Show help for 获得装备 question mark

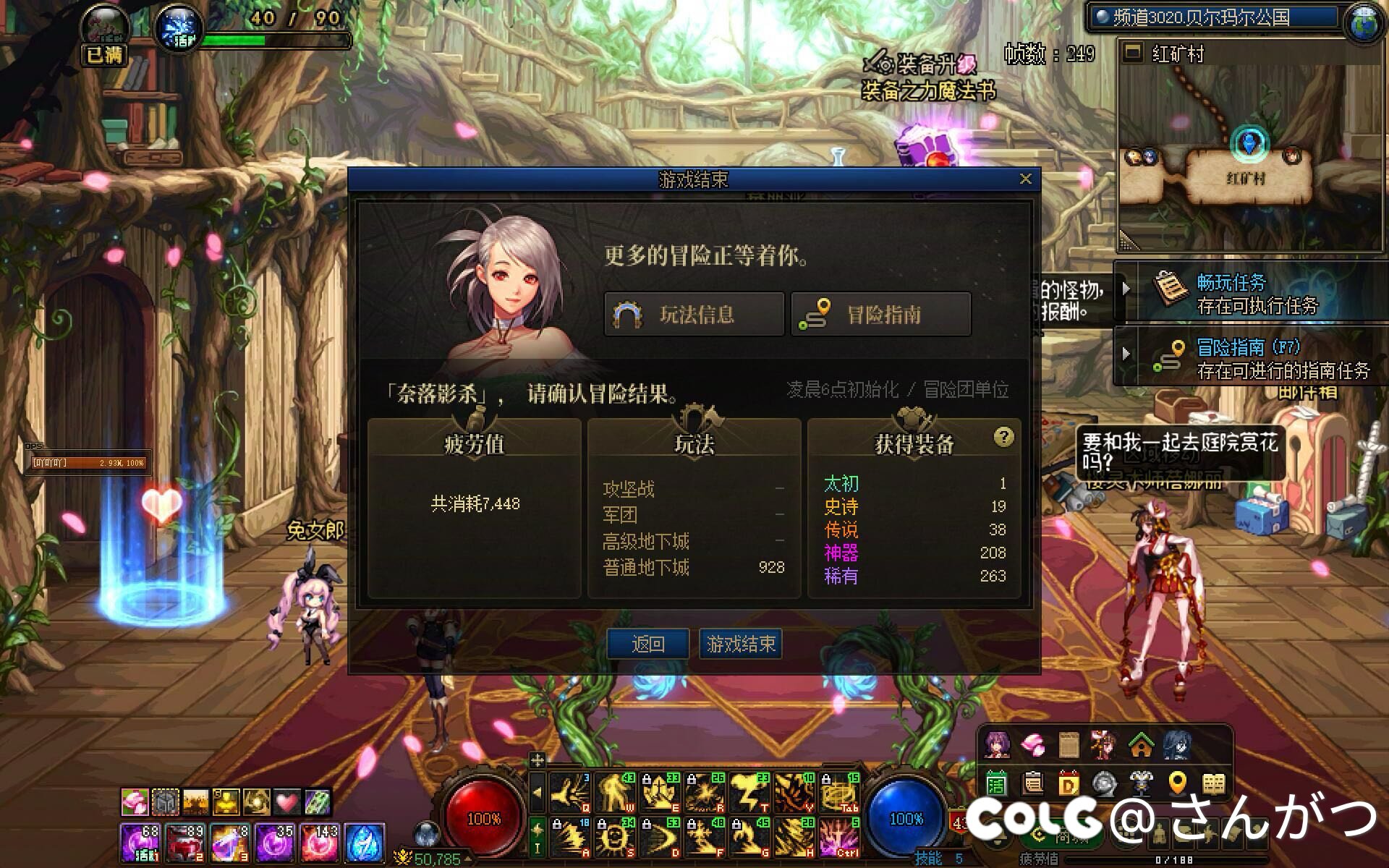point(1003,437)
